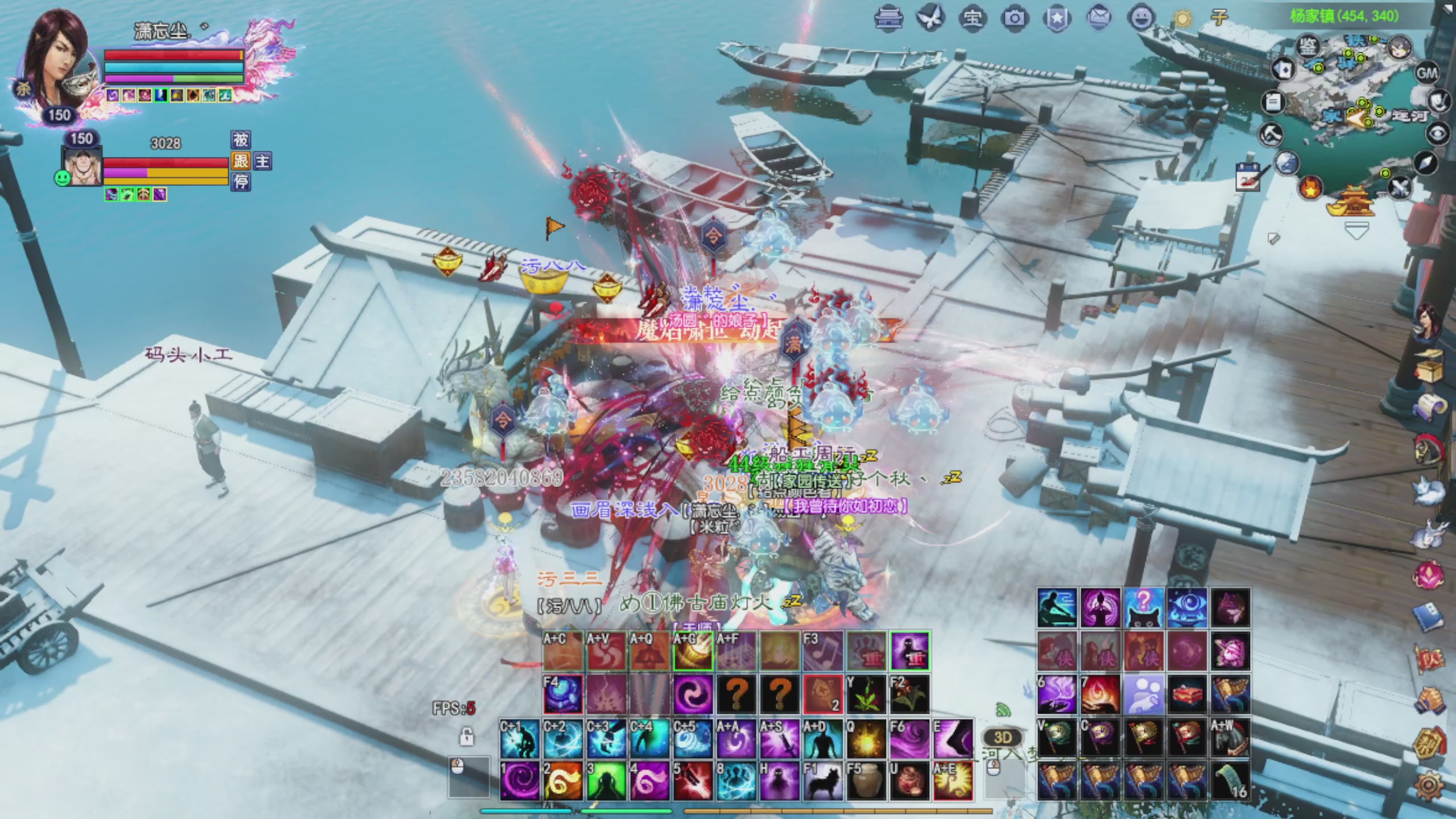Set pet to follow with 跟 button
Image resolution: width=1456 pixels, height=819 pixels.
point(241,161)
